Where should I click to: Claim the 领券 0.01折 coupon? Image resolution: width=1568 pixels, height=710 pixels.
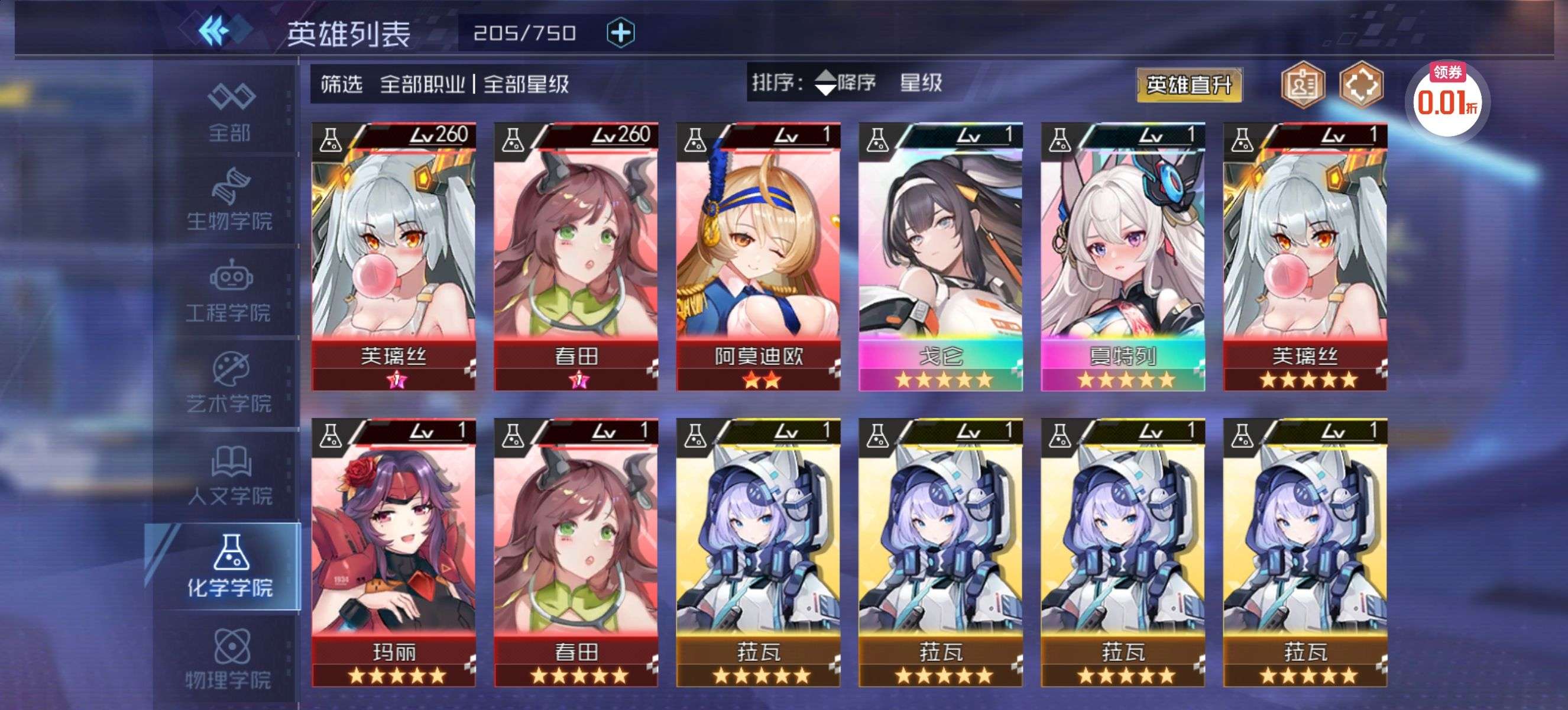tap(1447, 99)
